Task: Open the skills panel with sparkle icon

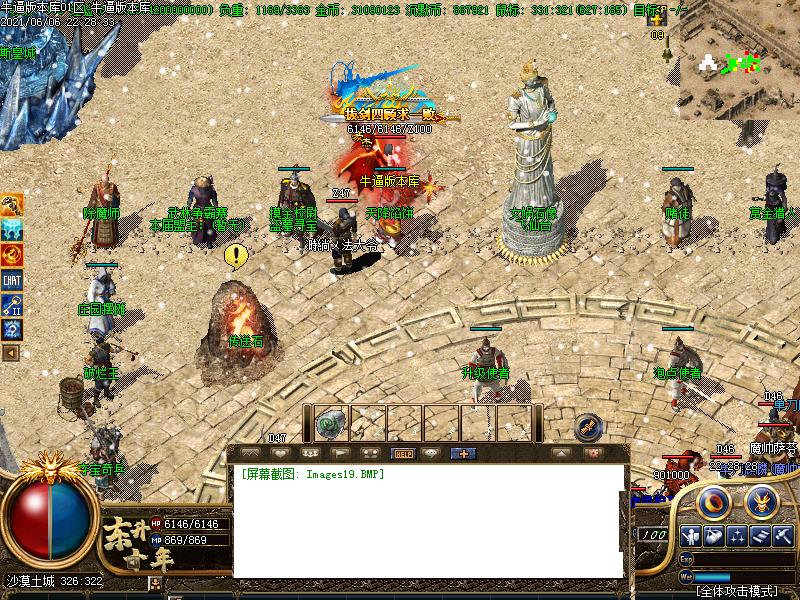Action: pyautogui.click(x=737, y=535)
